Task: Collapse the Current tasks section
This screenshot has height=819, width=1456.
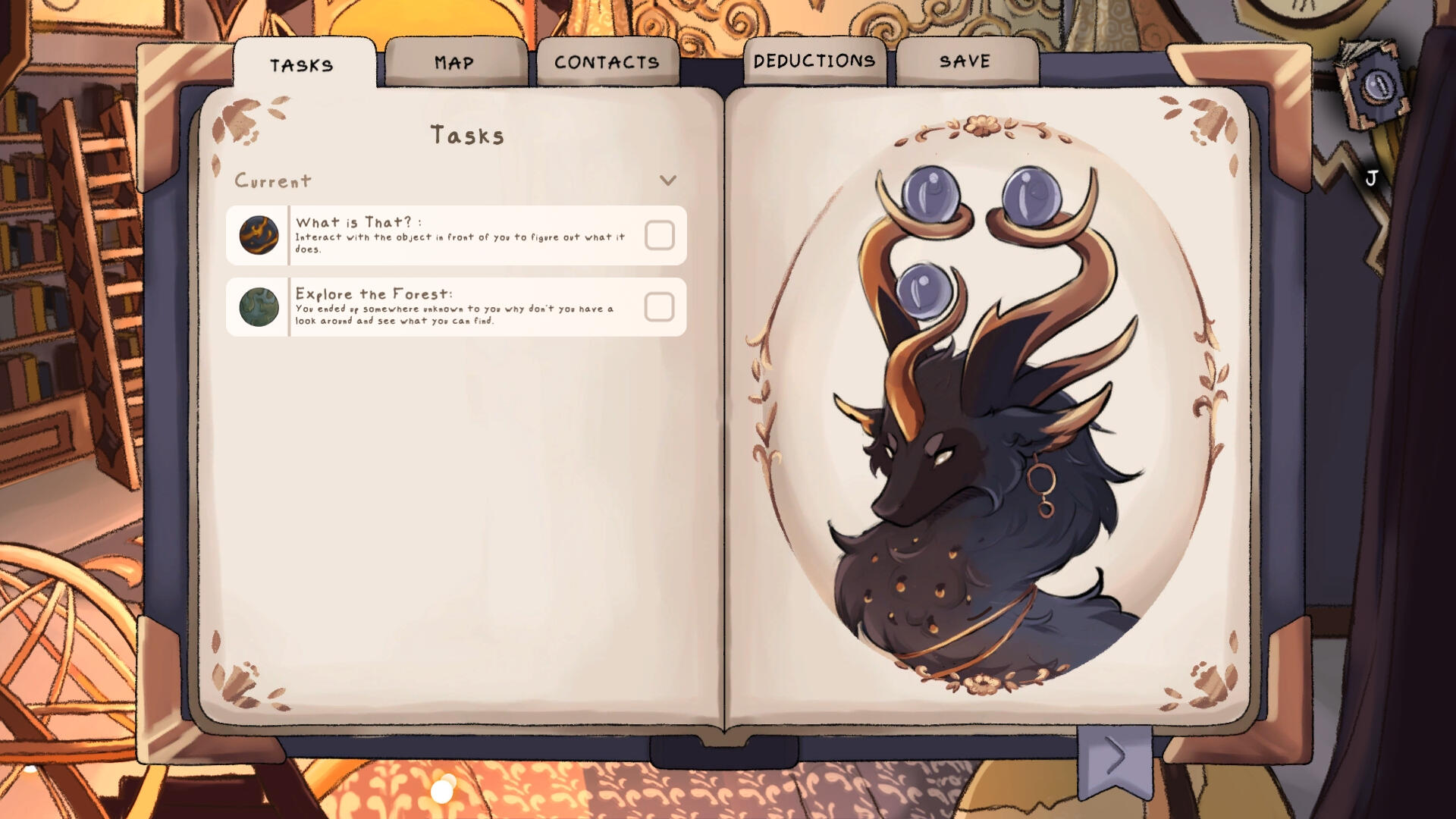Action: pyautogui.click(x=667, y=180)
